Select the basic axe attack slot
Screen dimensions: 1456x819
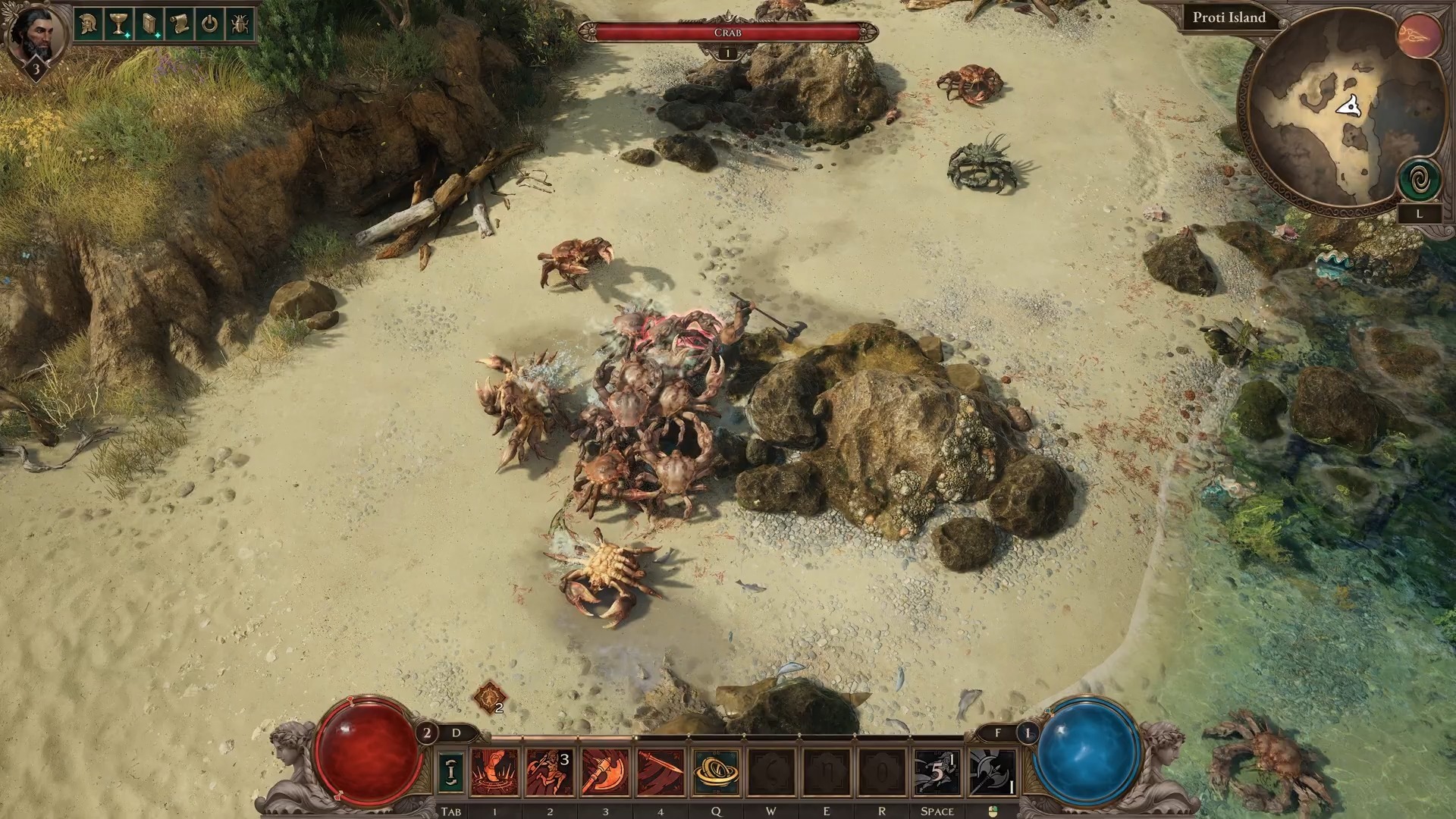993,772
